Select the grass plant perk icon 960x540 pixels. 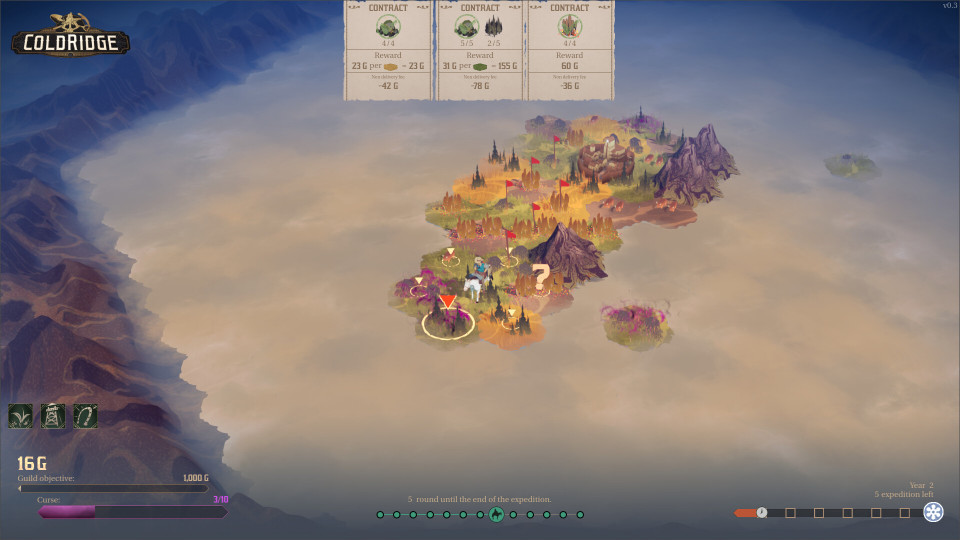pos(21,416)
